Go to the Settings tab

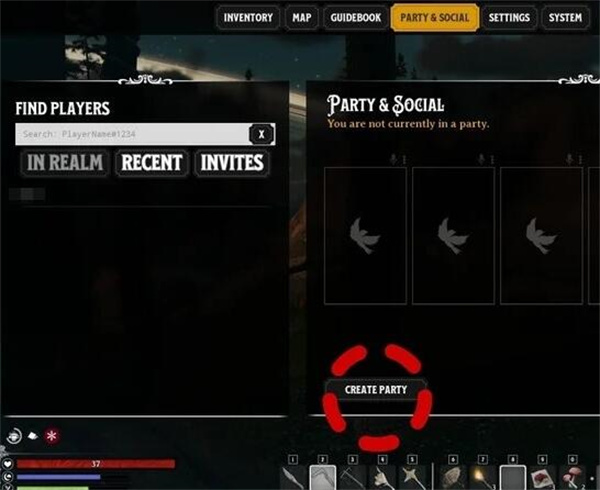(x=509, y=18)
